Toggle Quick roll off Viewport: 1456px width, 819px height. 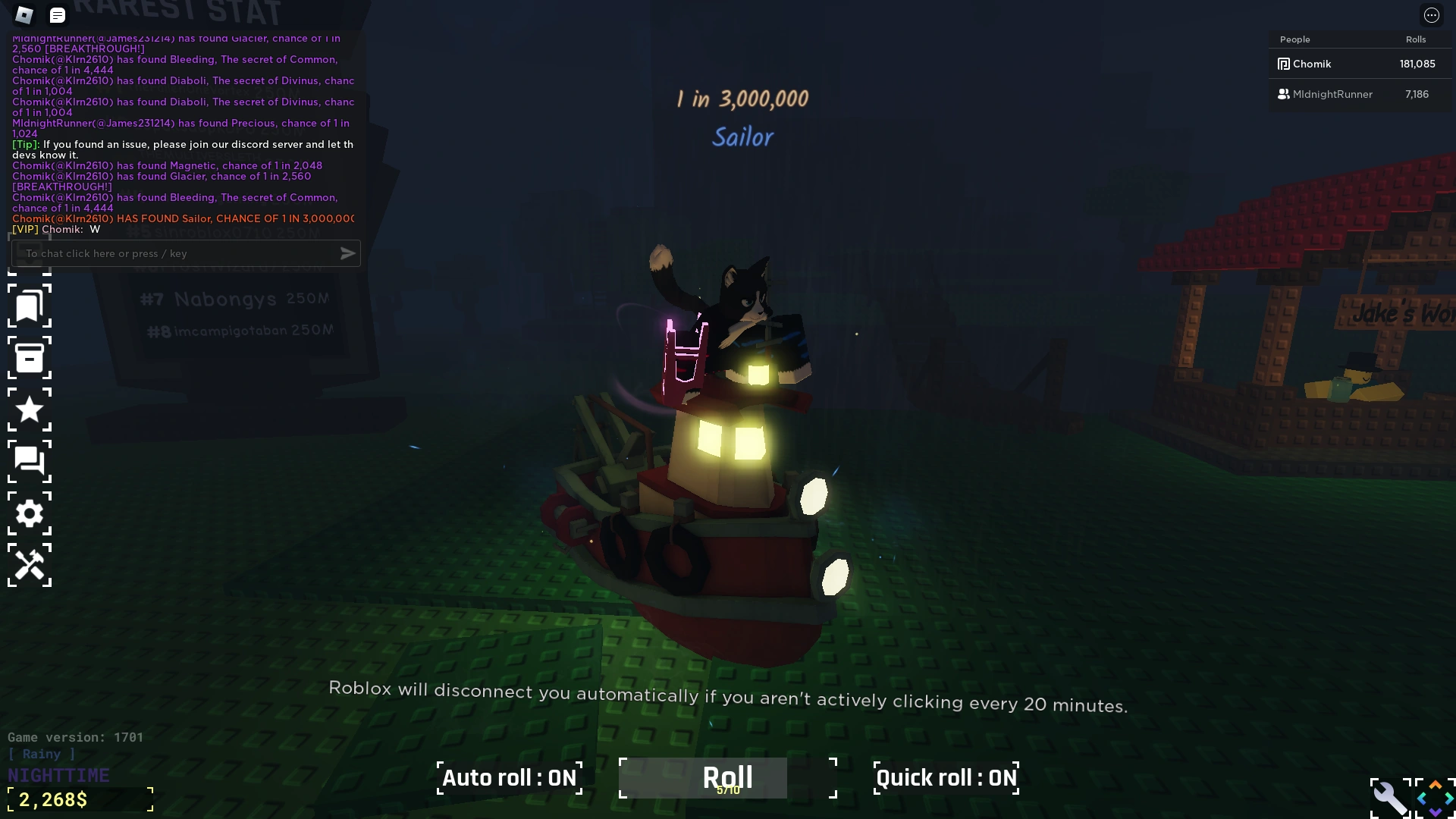(946, 777)
